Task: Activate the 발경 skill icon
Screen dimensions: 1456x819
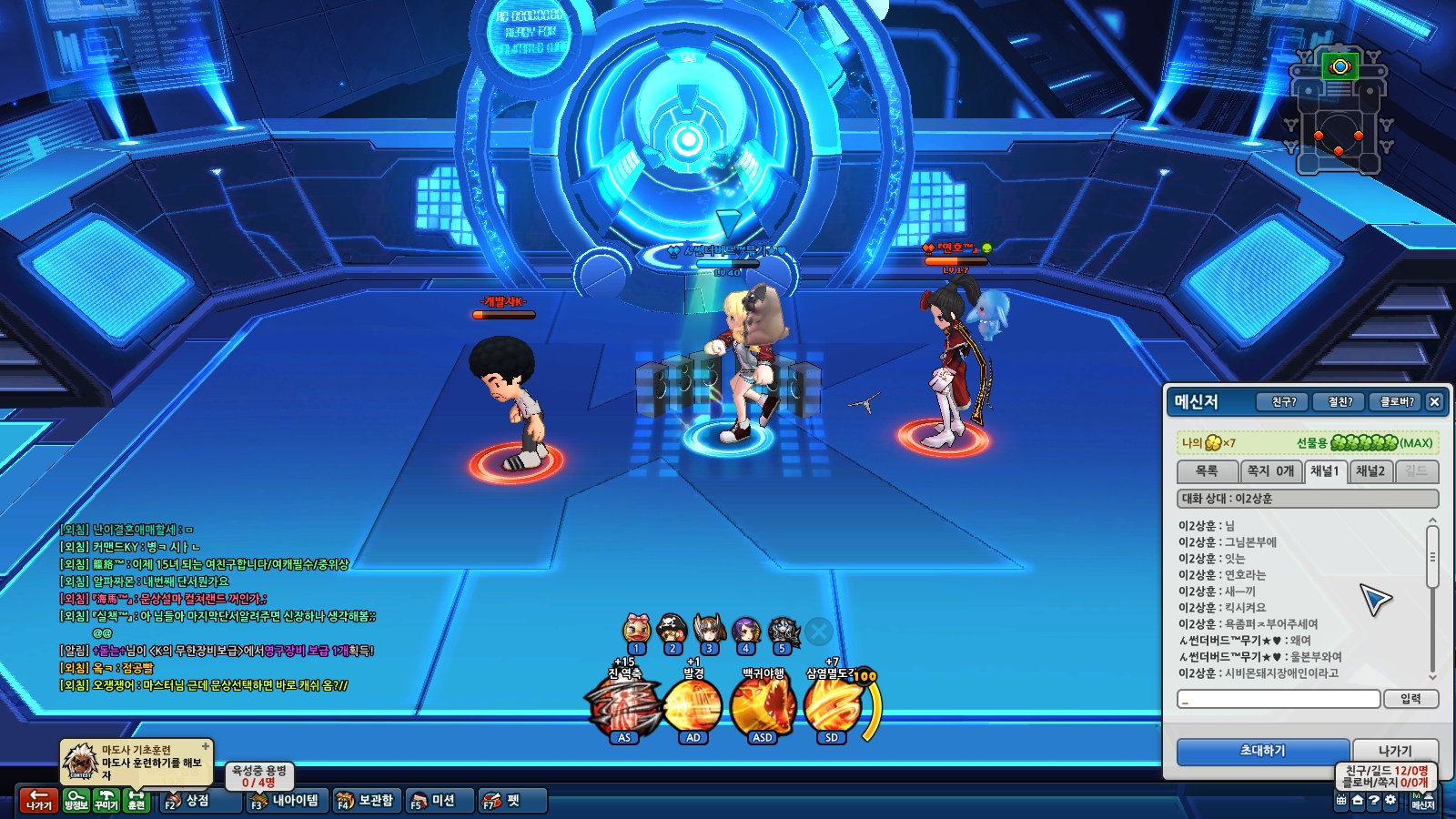Action: [693, 707]
